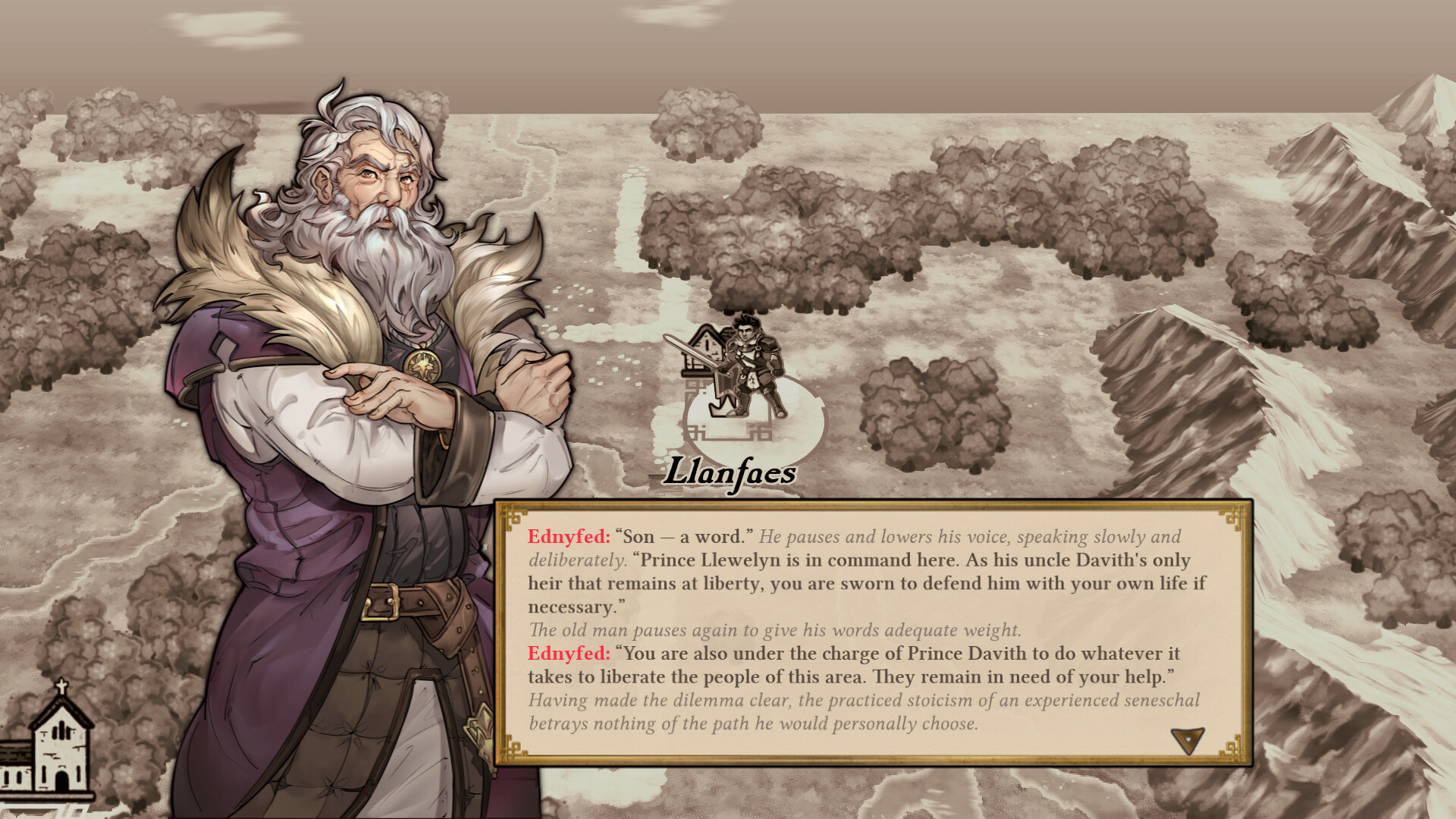Screen dimensions: 1456x819
Task: Click the red Ednyfed speaker name
Action: click(566, 536)
